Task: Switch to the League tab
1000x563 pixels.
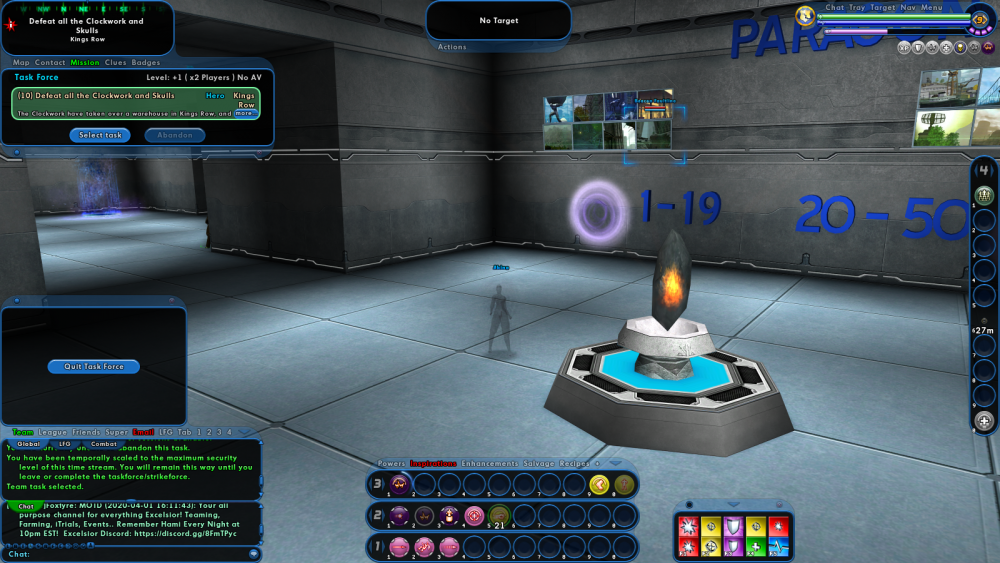Action: pyautogui.click(x=53, y=432)
